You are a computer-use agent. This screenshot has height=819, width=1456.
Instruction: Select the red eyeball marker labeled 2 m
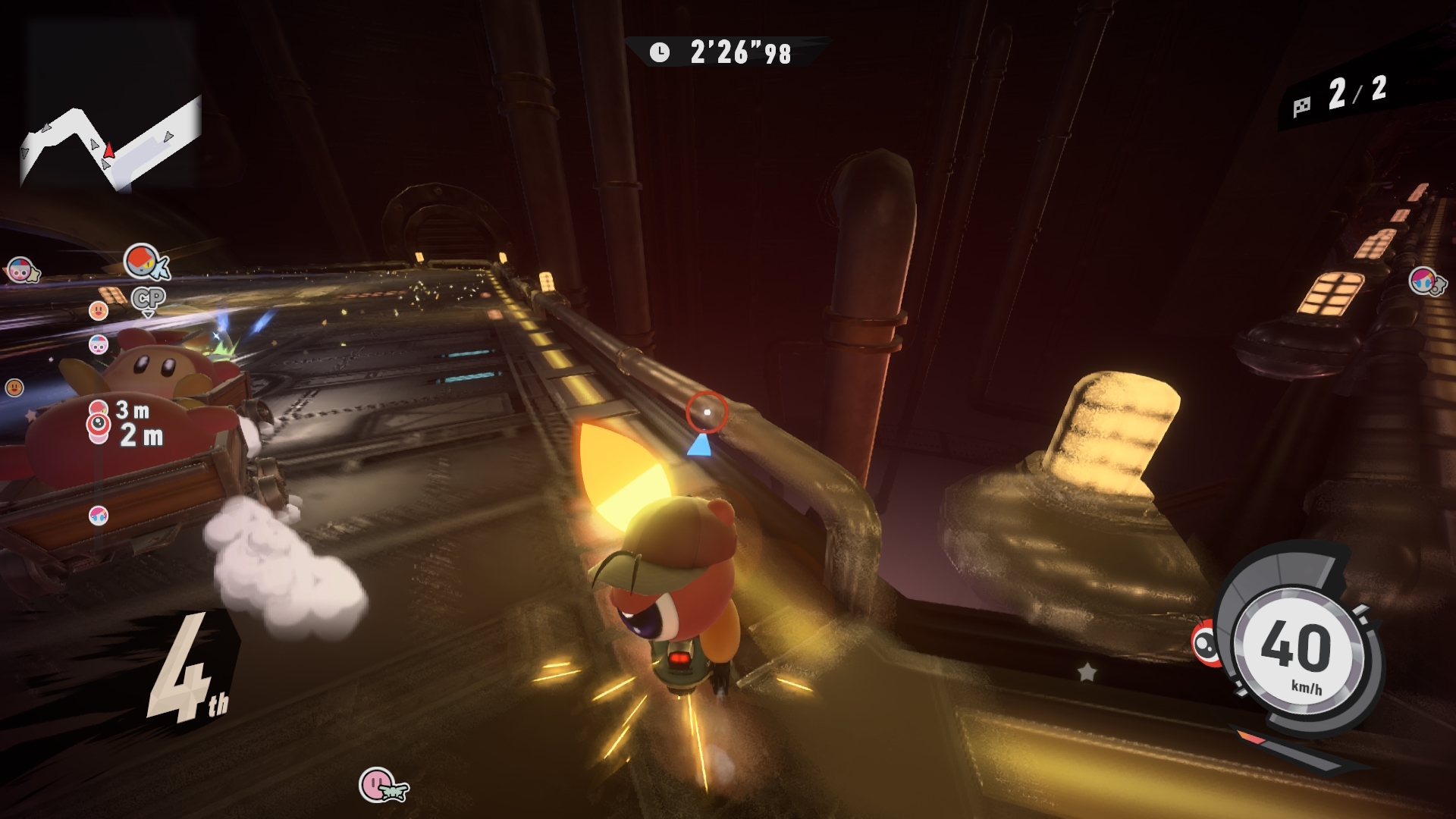click(99, 425)
